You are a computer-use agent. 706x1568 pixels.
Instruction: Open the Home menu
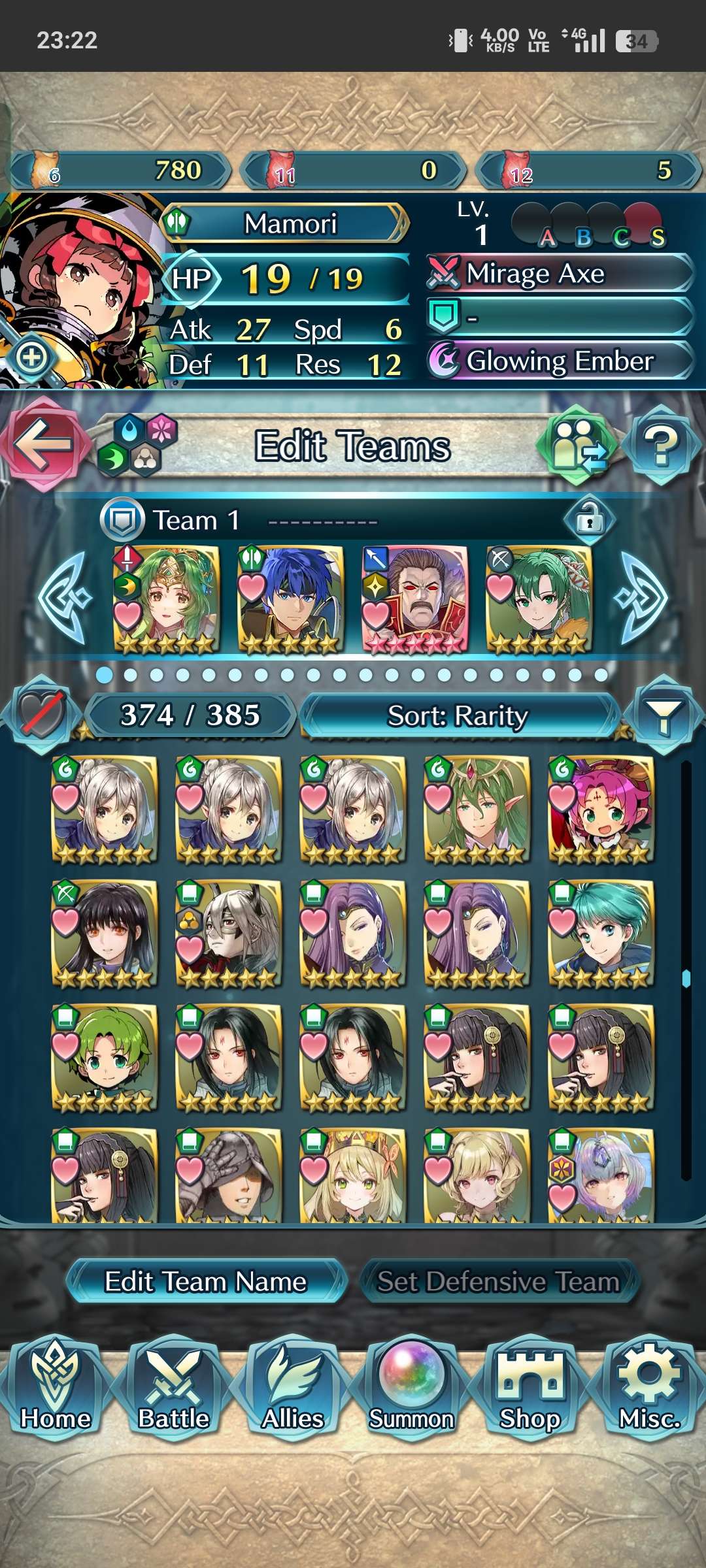[x=56, y=1388]
